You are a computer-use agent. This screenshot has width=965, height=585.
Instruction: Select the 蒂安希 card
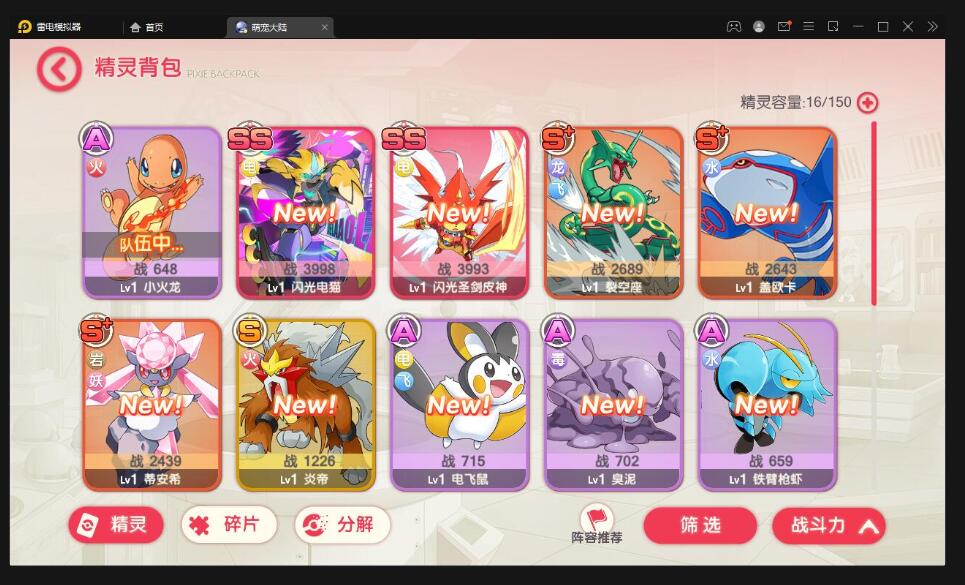[151, 404]
